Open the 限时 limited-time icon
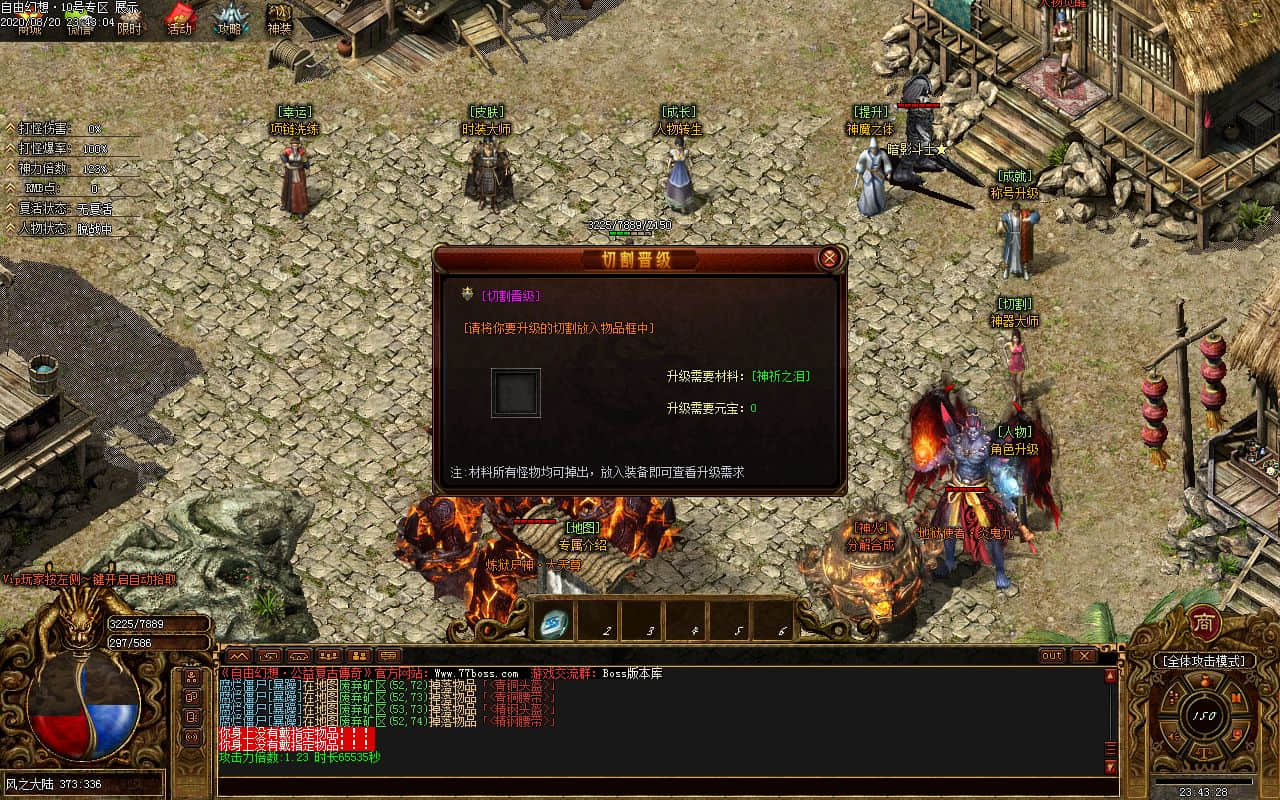Image resolution: width=1280 pixels, height=800 pixels. point(129,22)
